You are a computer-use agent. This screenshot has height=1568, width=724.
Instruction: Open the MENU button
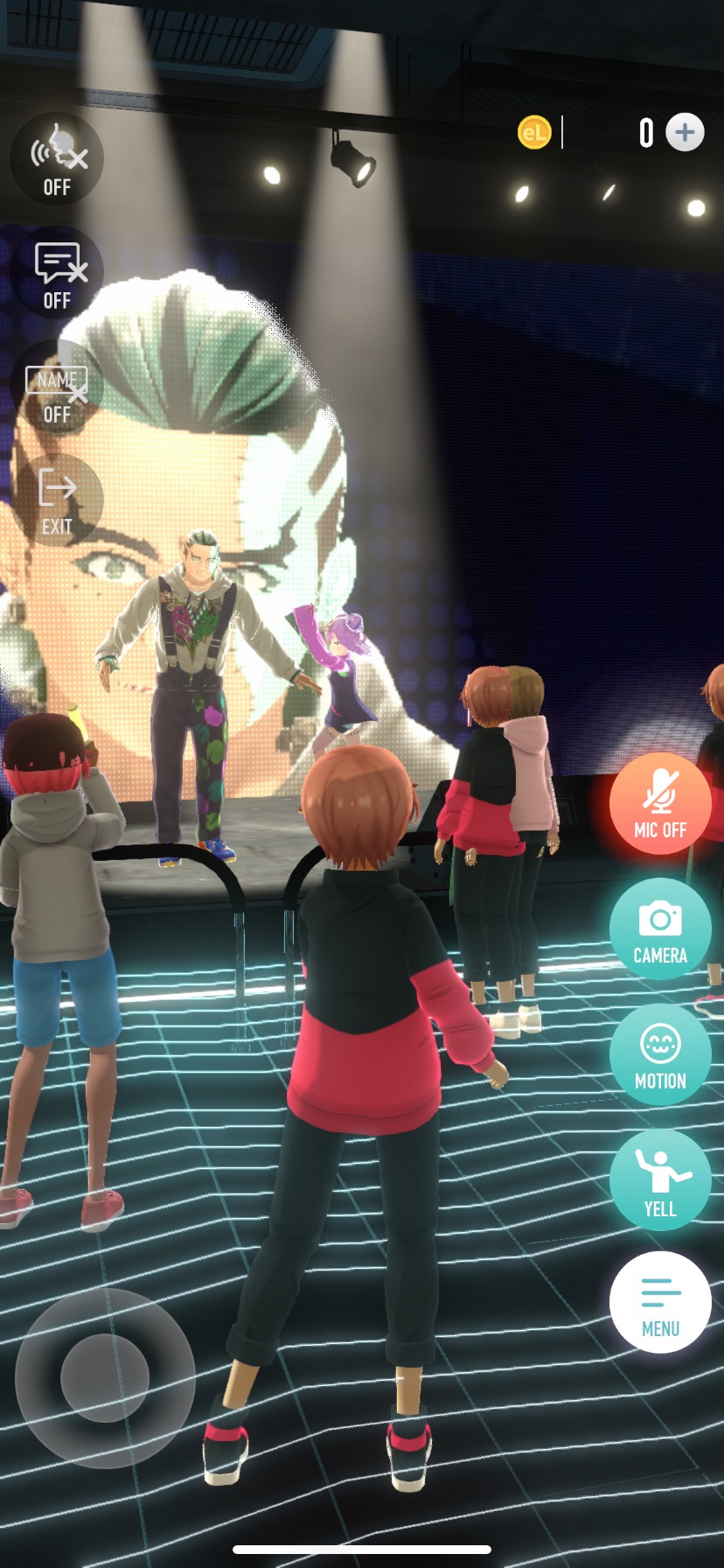(x=660, y=1303)
